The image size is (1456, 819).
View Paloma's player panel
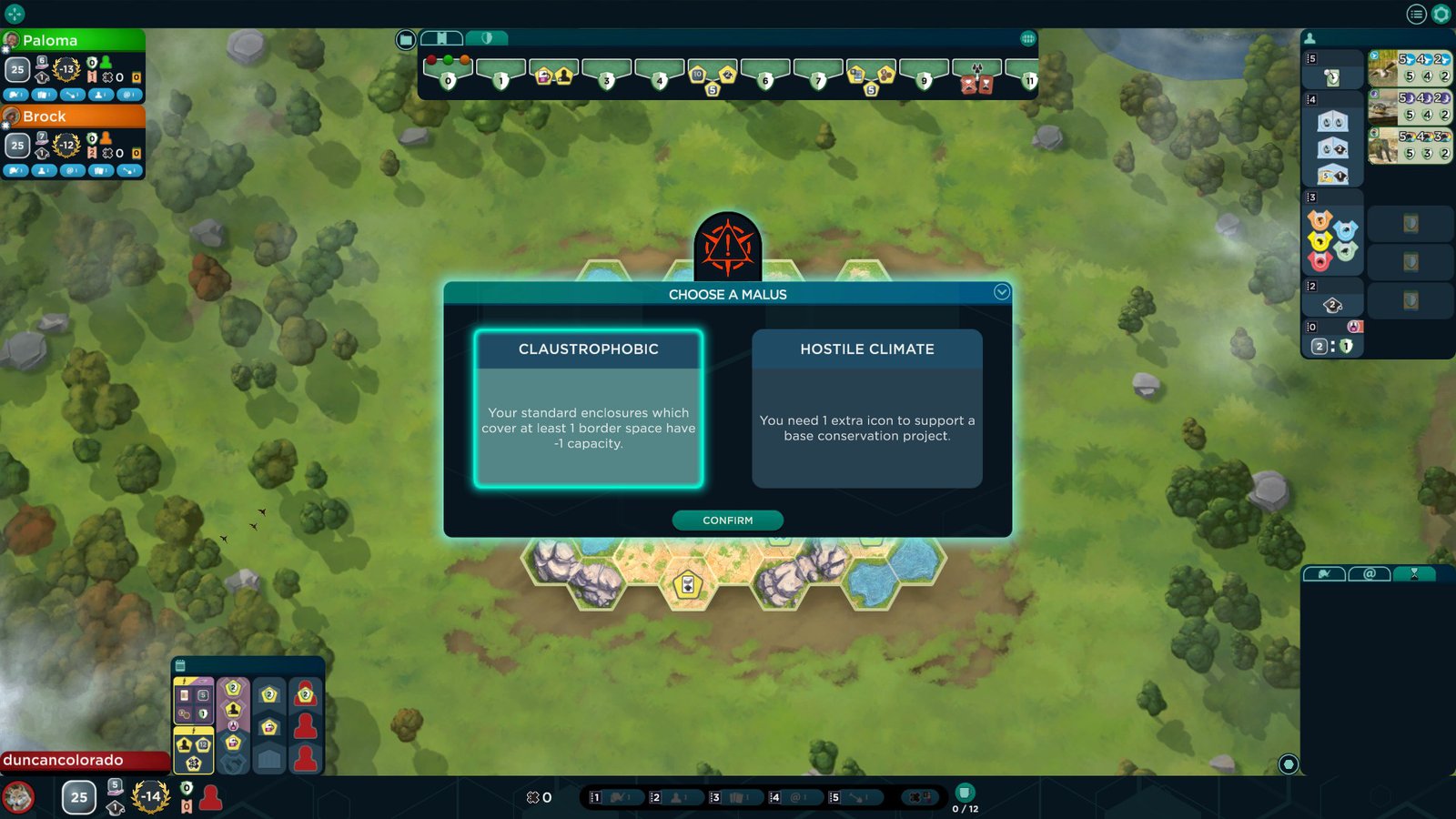coord(73,40)
